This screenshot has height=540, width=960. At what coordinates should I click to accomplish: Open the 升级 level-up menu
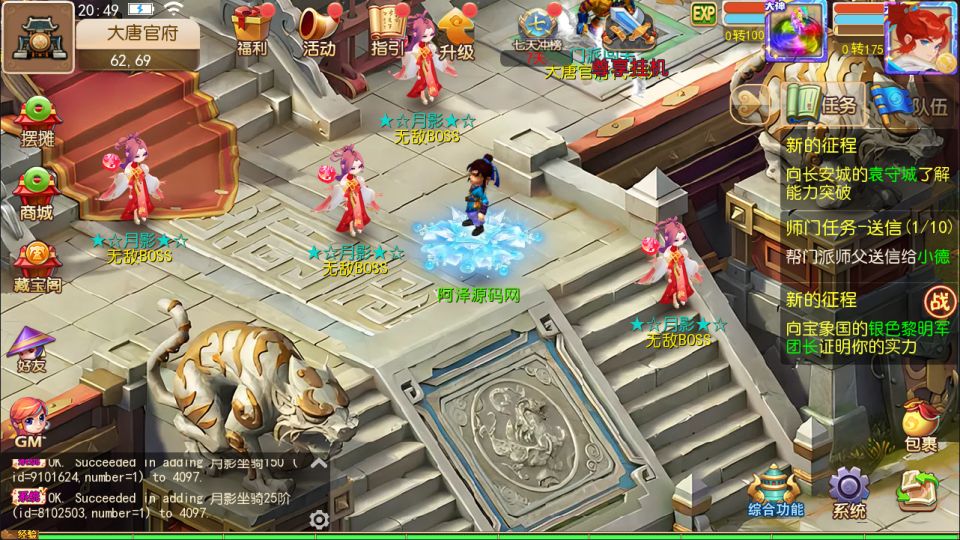[x=456, y=30]
